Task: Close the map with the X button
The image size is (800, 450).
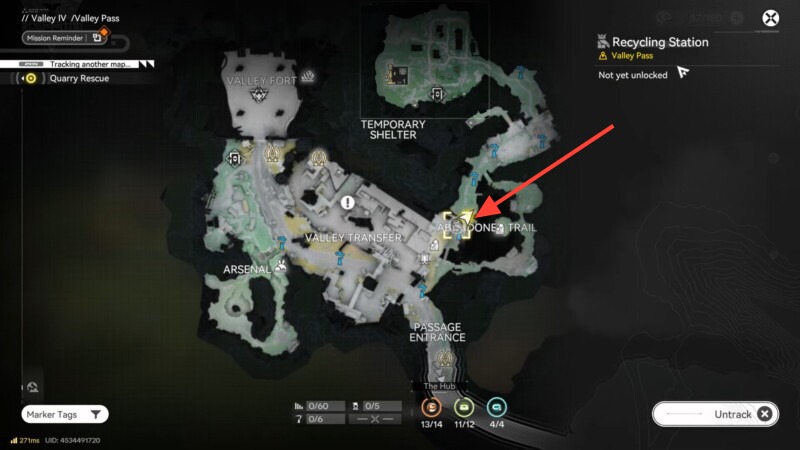Action: pyautogui.click(x=771, y=17)
